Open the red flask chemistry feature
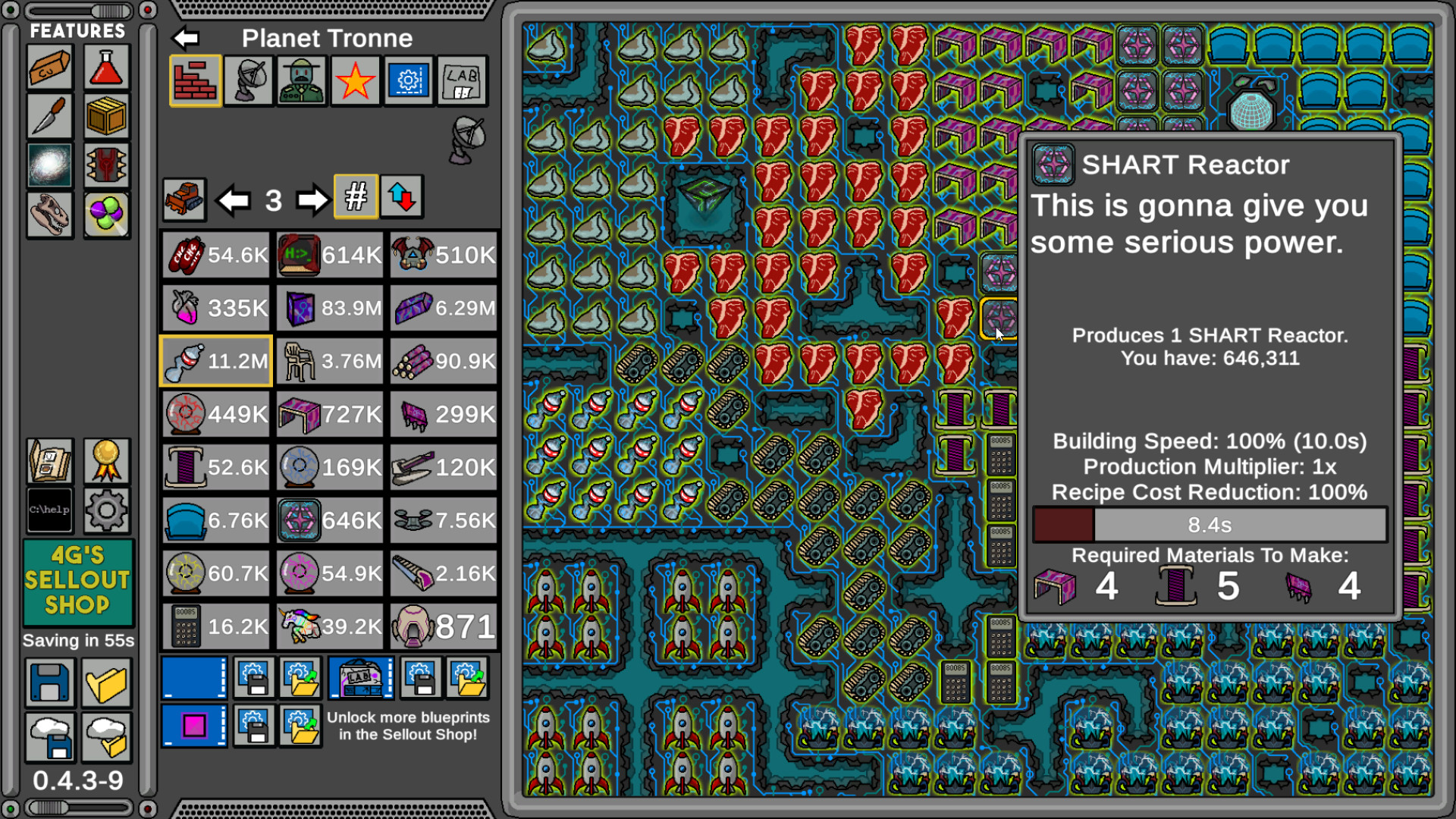This screenshot has height=819, width=1456. click(106, 67)
